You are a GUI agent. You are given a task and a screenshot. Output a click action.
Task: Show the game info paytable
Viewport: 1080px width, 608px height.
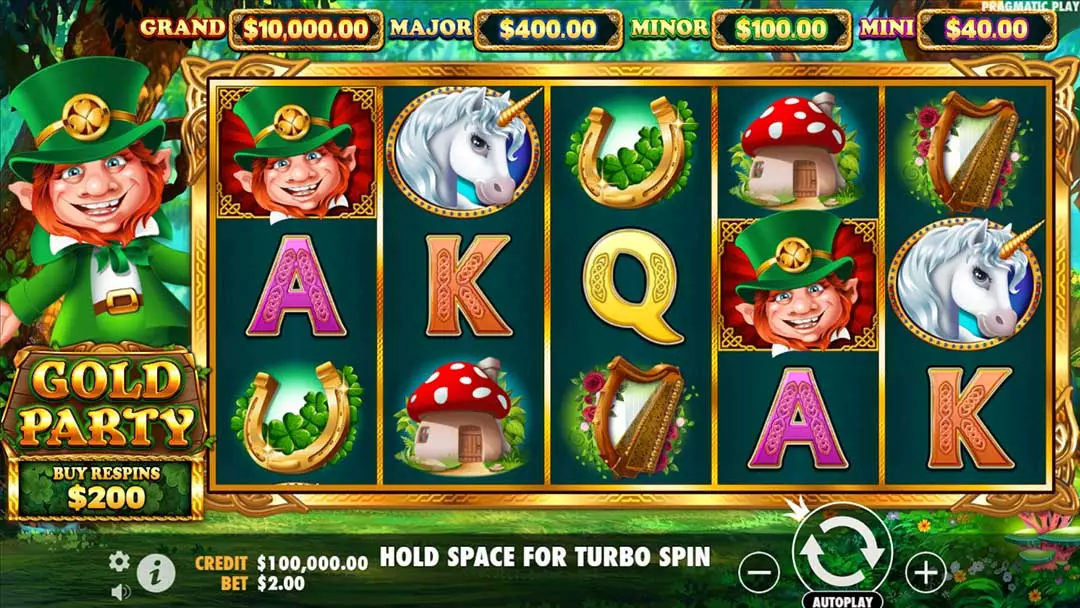tap(156, 573)
